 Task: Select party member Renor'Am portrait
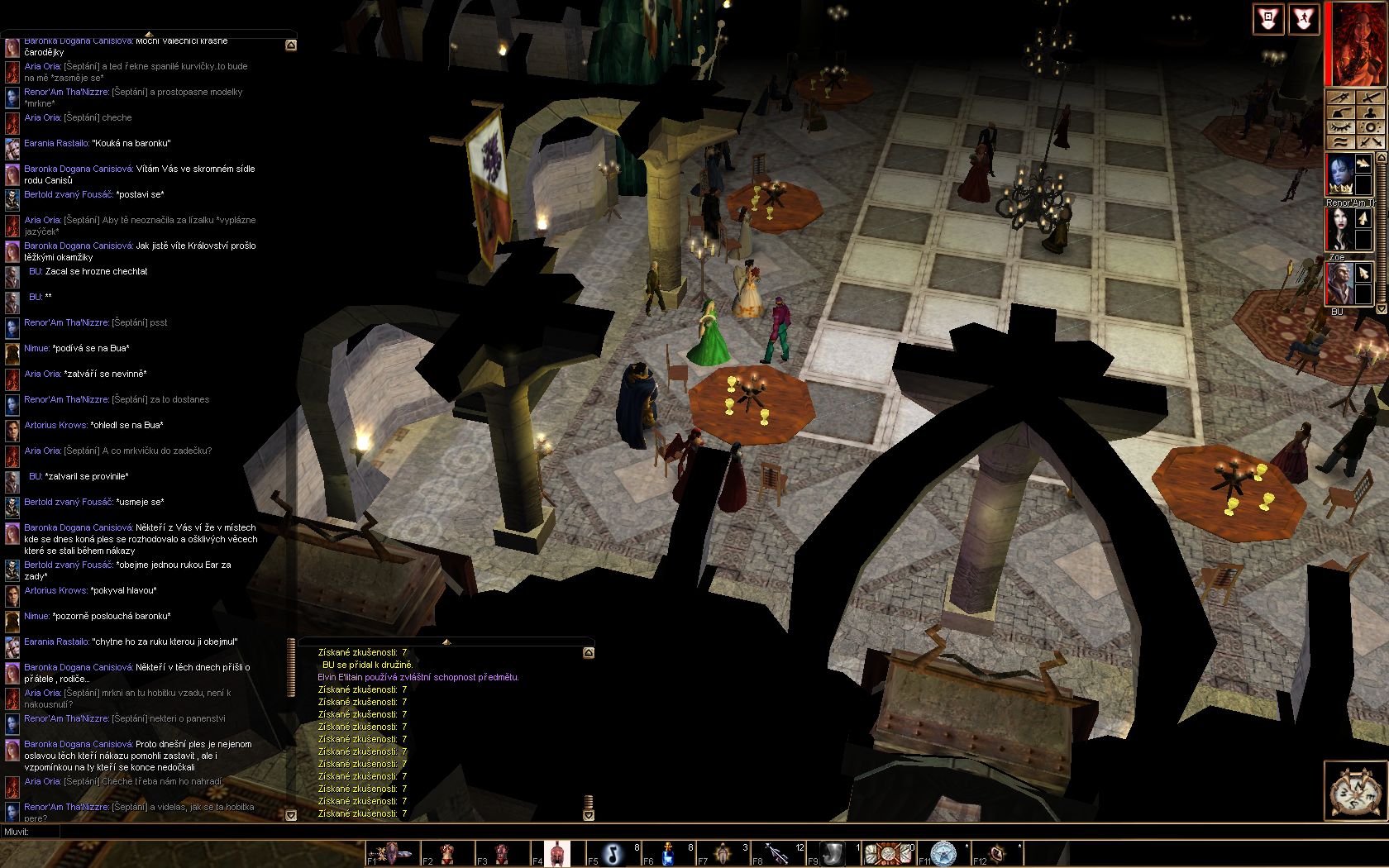pos(1339,174)
